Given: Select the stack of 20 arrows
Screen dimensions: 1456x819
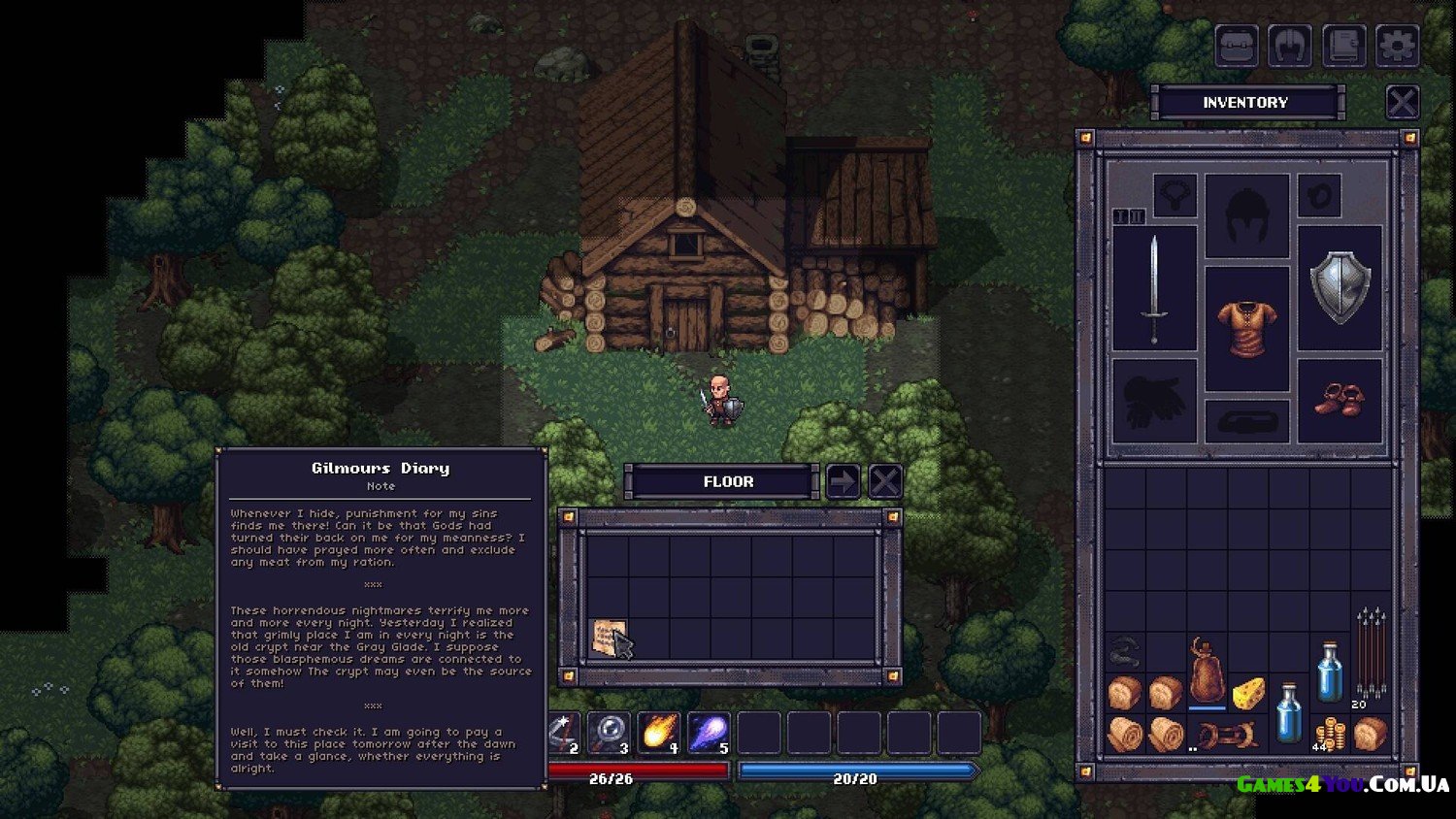Looking at the screenshot, I should (x=1370, y=655).
